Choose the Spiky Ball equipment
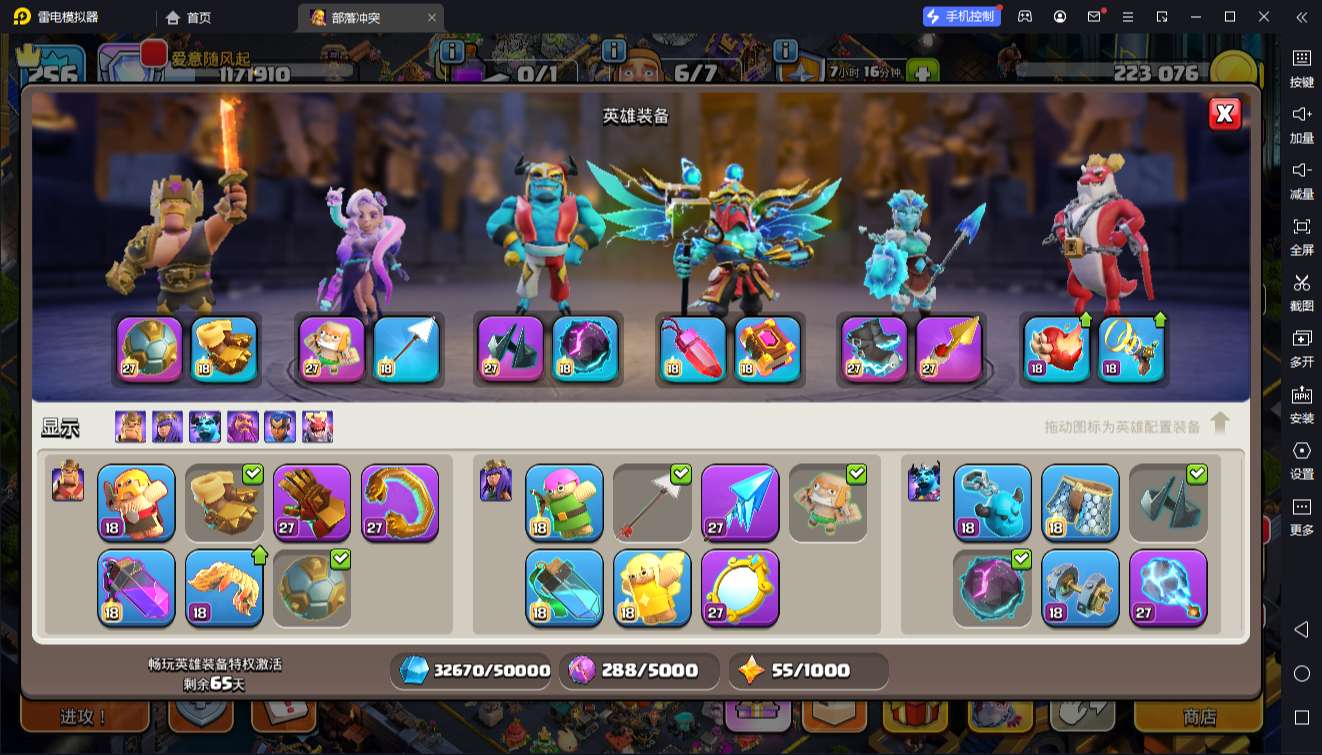 point(312,587)
